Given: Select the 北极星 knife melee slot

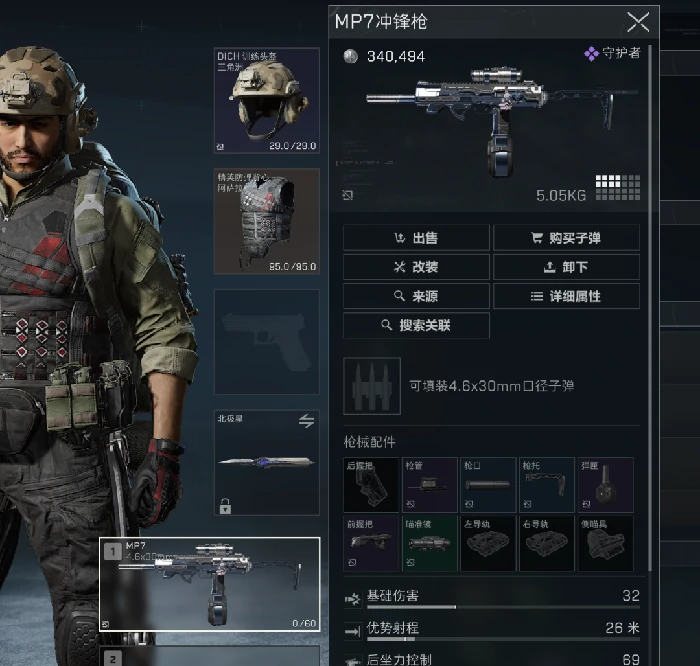Looking at the screenshot, I should pos(266,462).
